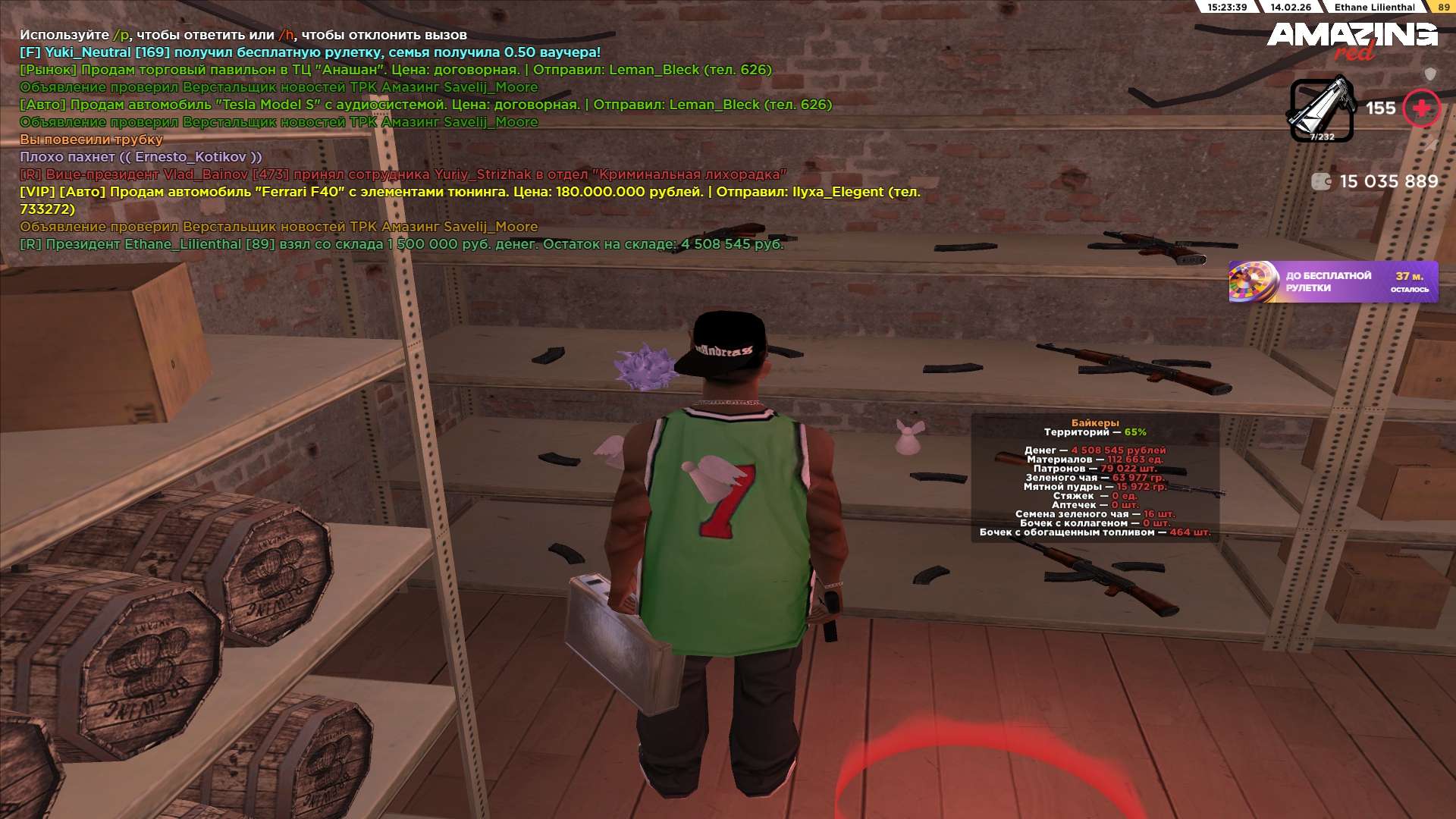Click the wallet icon beside the money
Screen dimensions: 1456x819
pyautogui.click(x=1321, y=181)
